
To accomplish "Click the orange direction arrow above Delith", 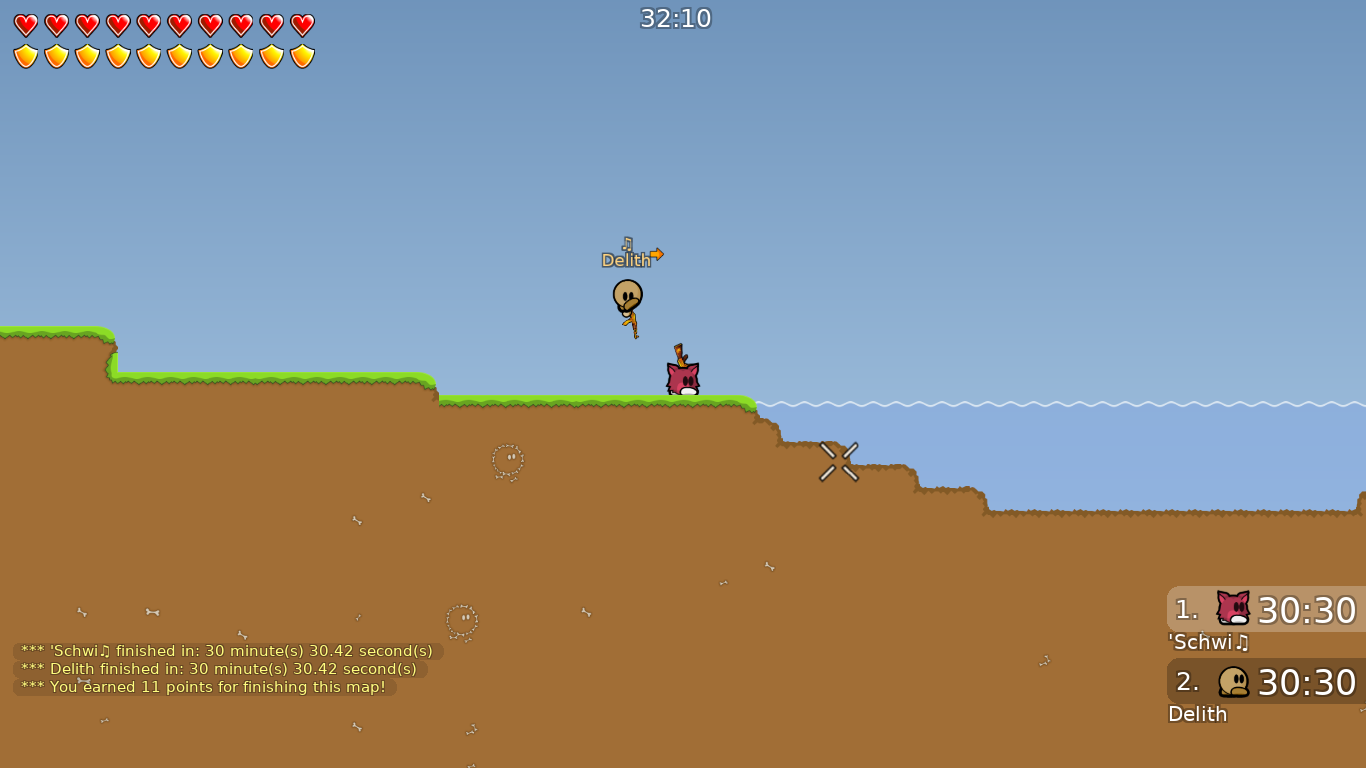I will click(659, 254).
